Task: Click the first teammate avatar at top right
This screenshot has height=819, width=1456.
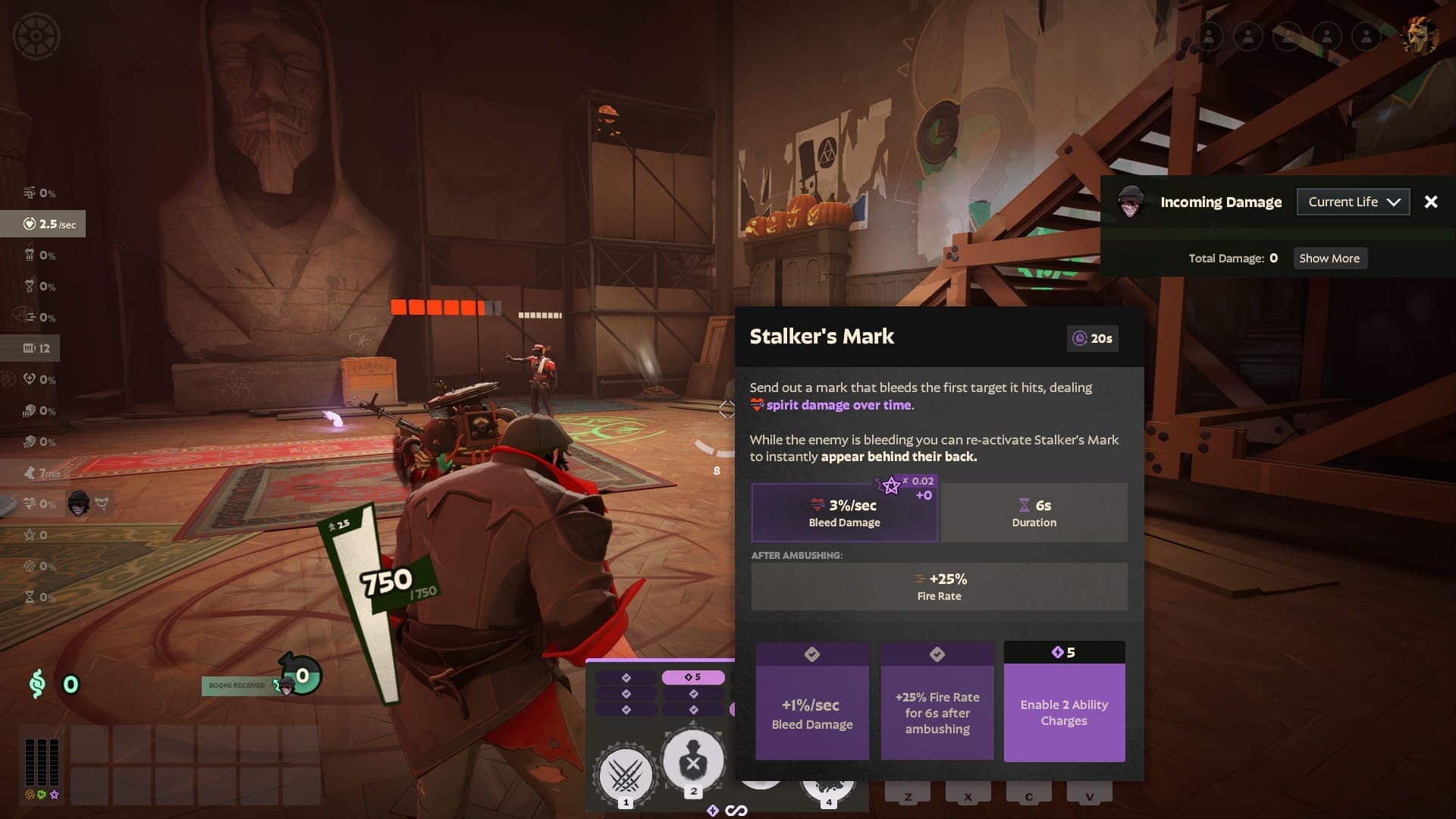Action: (1209, 36)
